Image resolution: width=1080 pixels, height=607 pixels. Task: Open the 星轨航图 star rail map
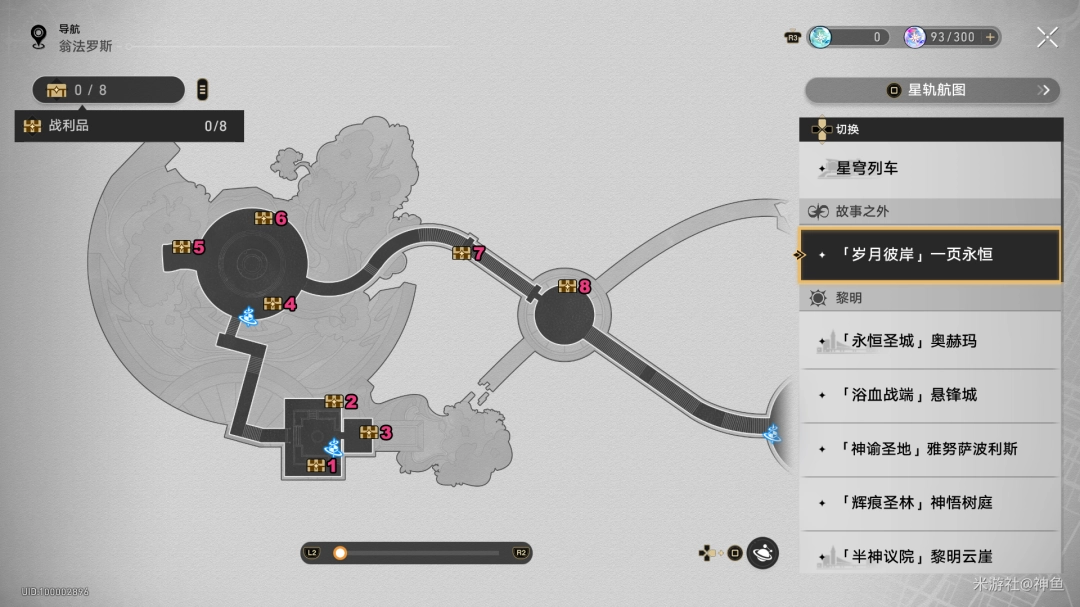point(931,90)
